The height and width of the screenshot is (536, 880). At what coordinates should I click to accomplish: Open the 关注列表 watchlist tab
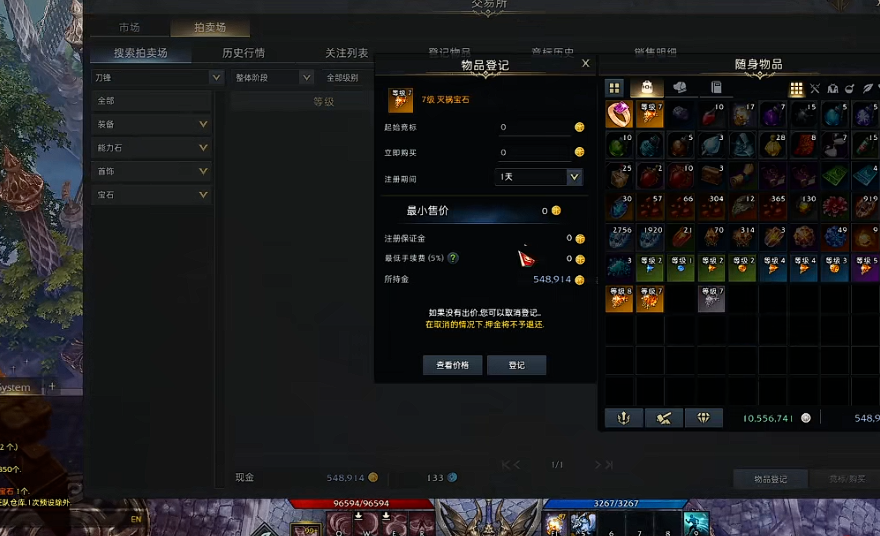coord(346,53)
